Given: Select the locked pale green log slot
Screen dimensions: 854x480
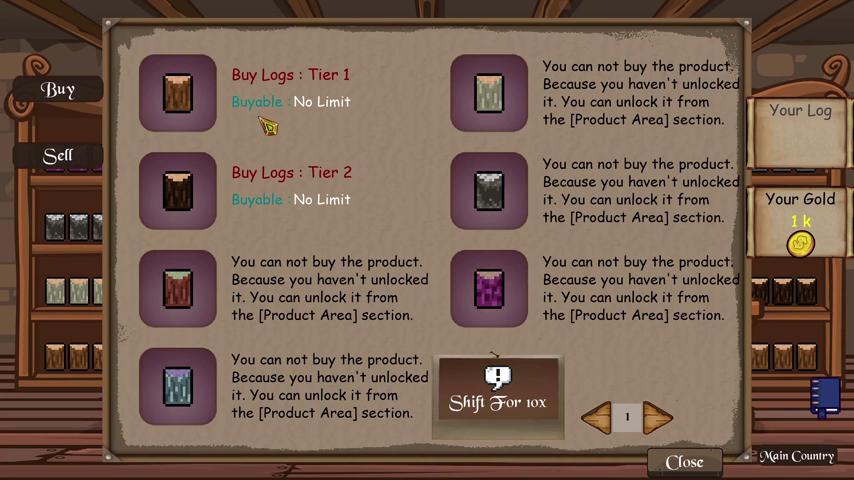Looking at the screenshot, I should click(x=489, y=93).
